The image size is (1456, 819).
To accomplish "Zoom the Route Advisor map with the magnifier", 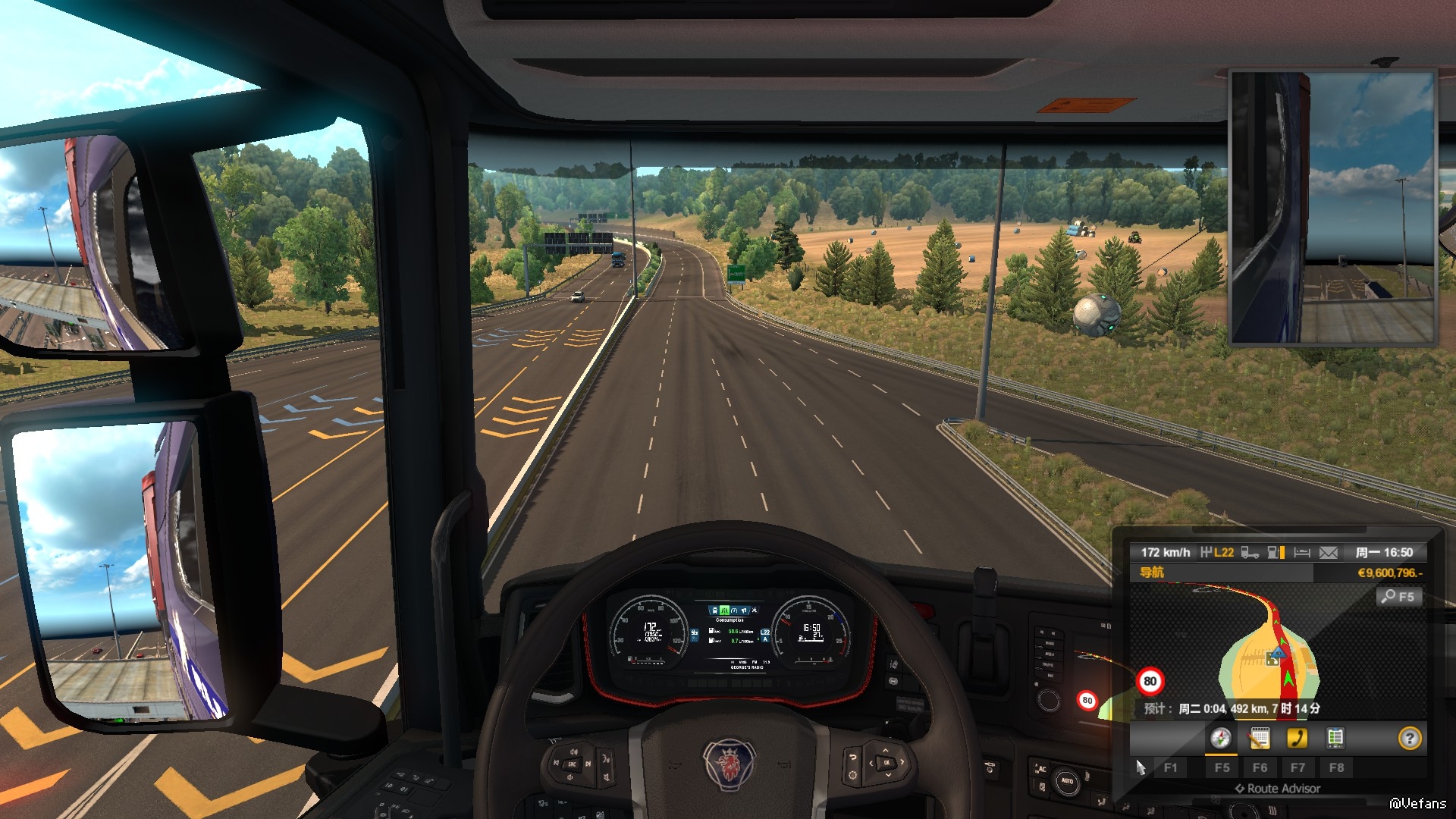I will pos(1397,597).
